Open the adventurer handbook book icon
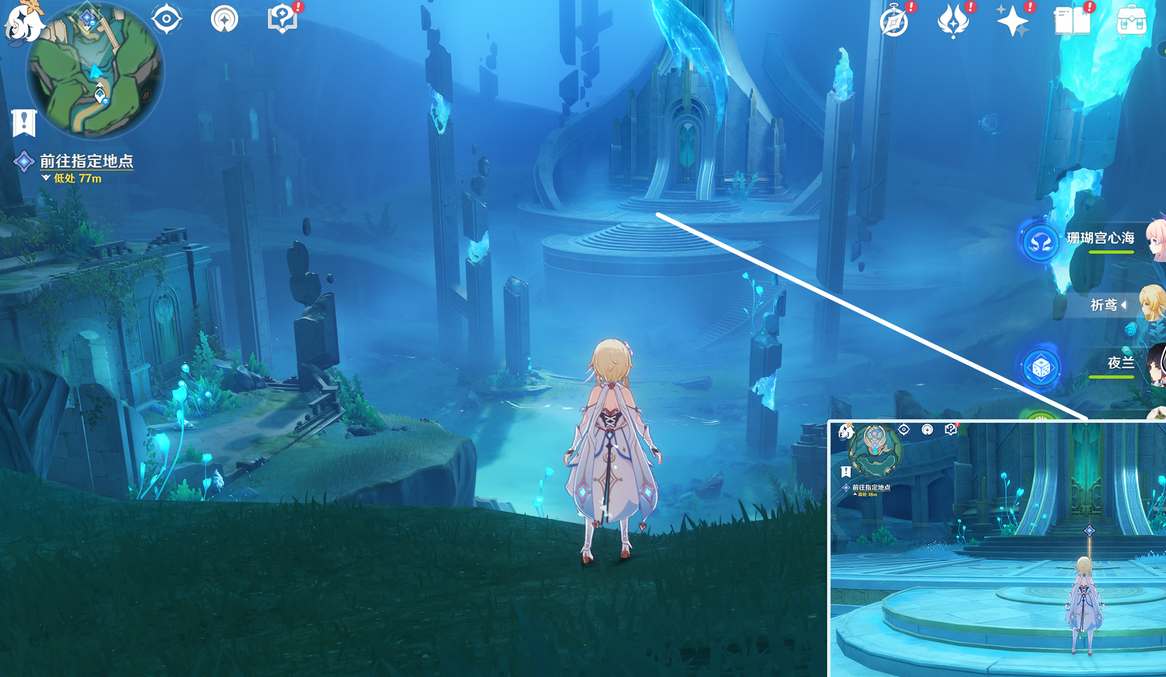The height and width of the screenshot is (677, 1166). [1072, 21]
